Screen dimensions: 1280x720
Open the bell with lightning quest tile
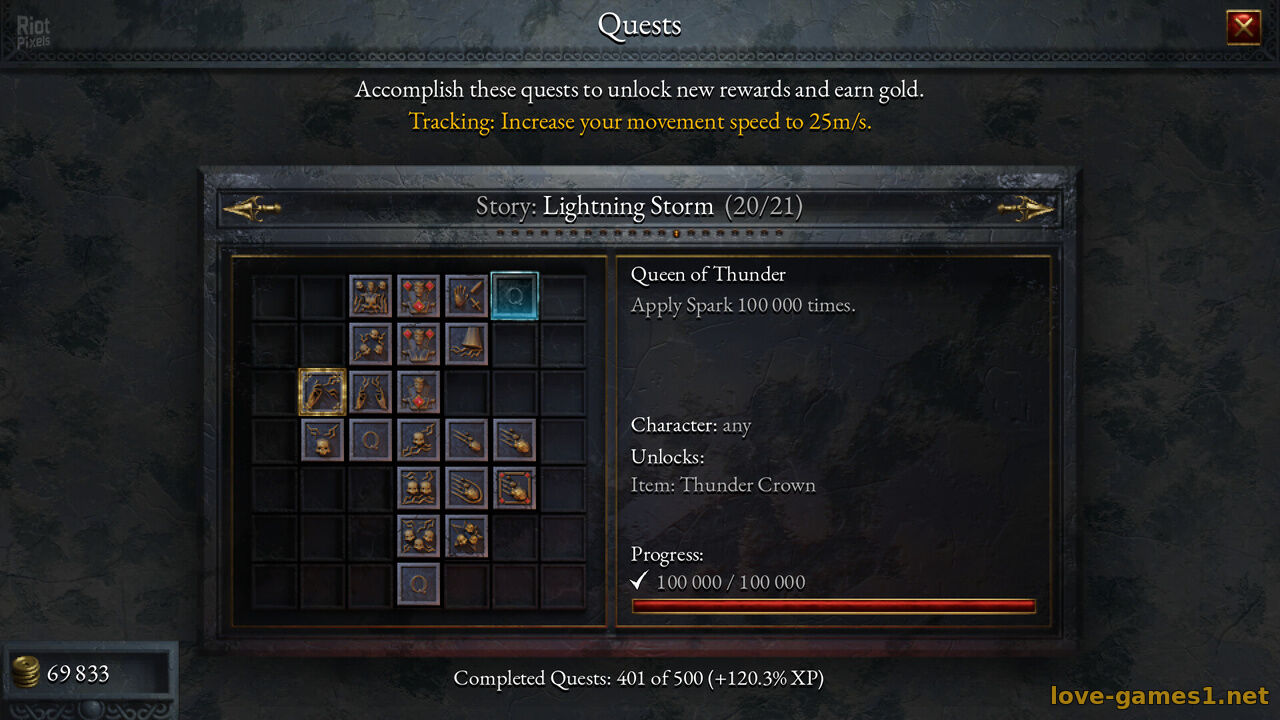coord(466,344)
